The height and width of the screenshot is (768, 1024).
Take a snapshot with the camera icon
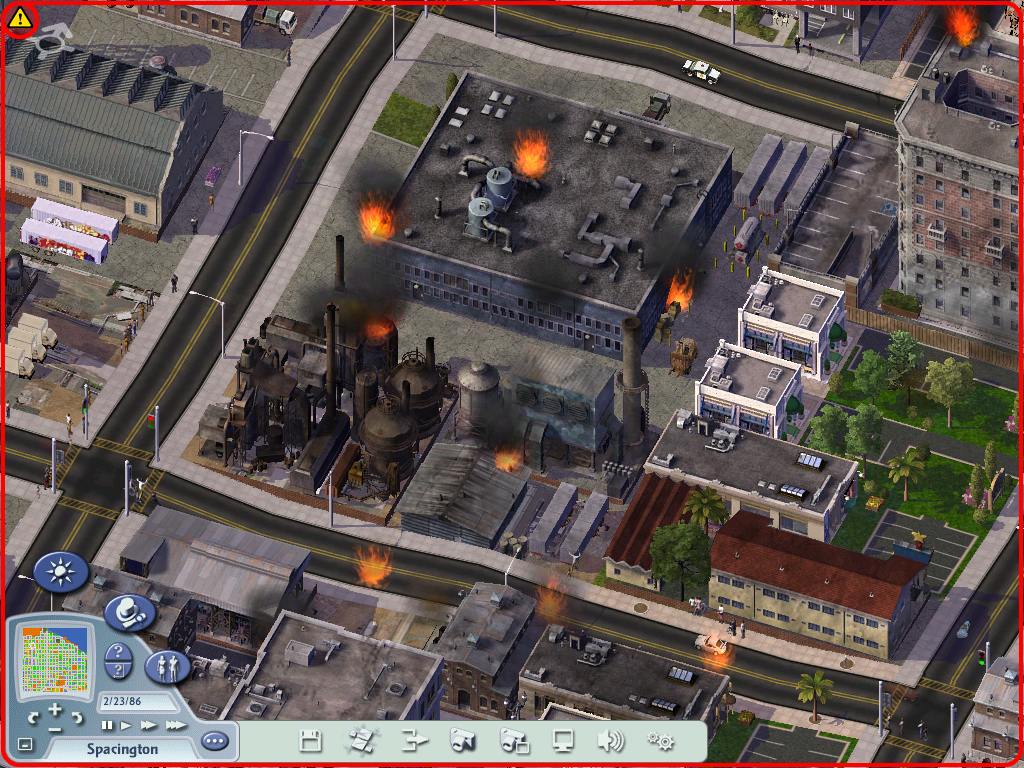[x=461, y=741]
